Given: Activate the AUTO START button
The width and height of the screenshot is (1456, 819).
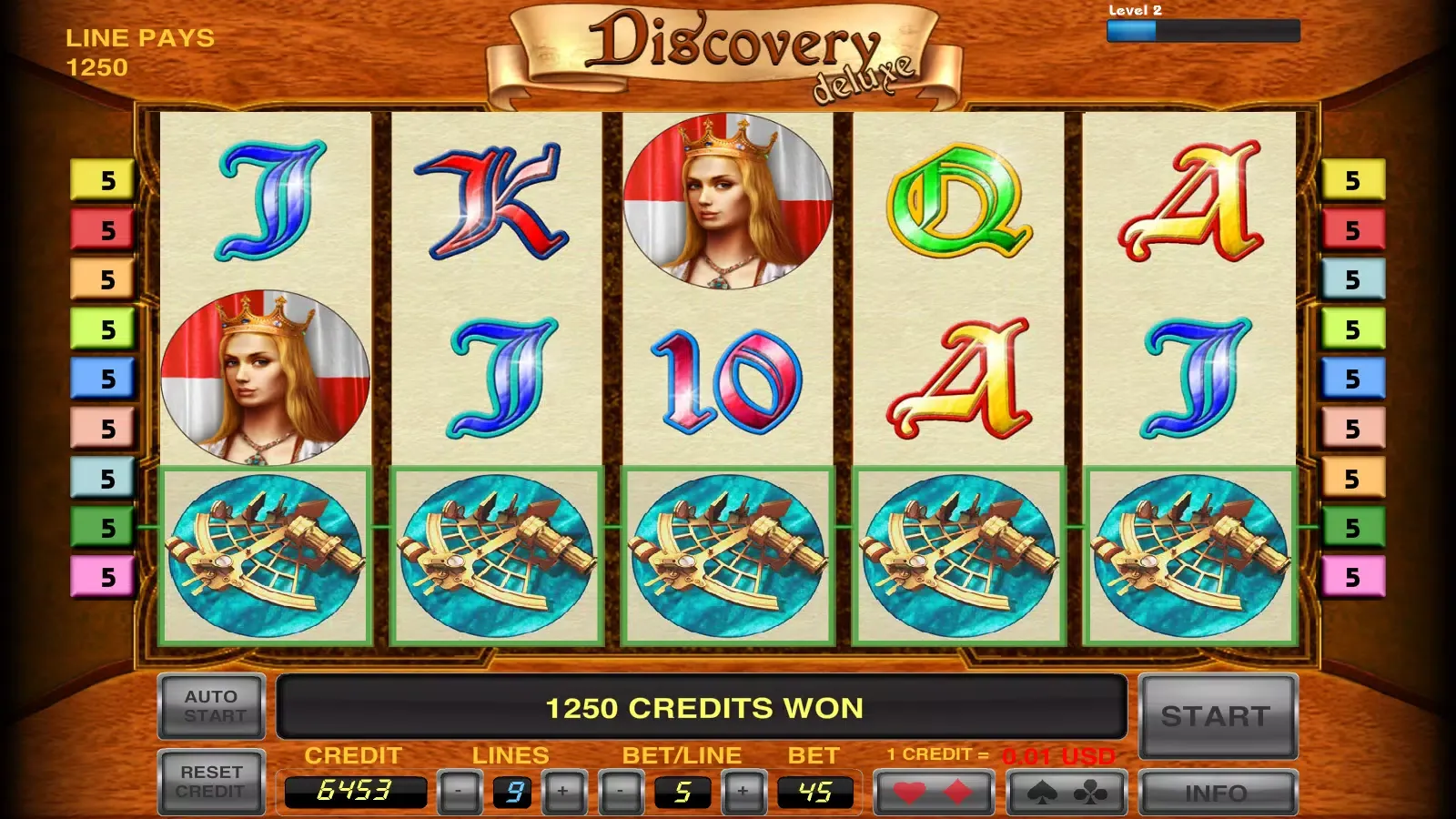Looking at the screenshot, I should pos(212,706).
